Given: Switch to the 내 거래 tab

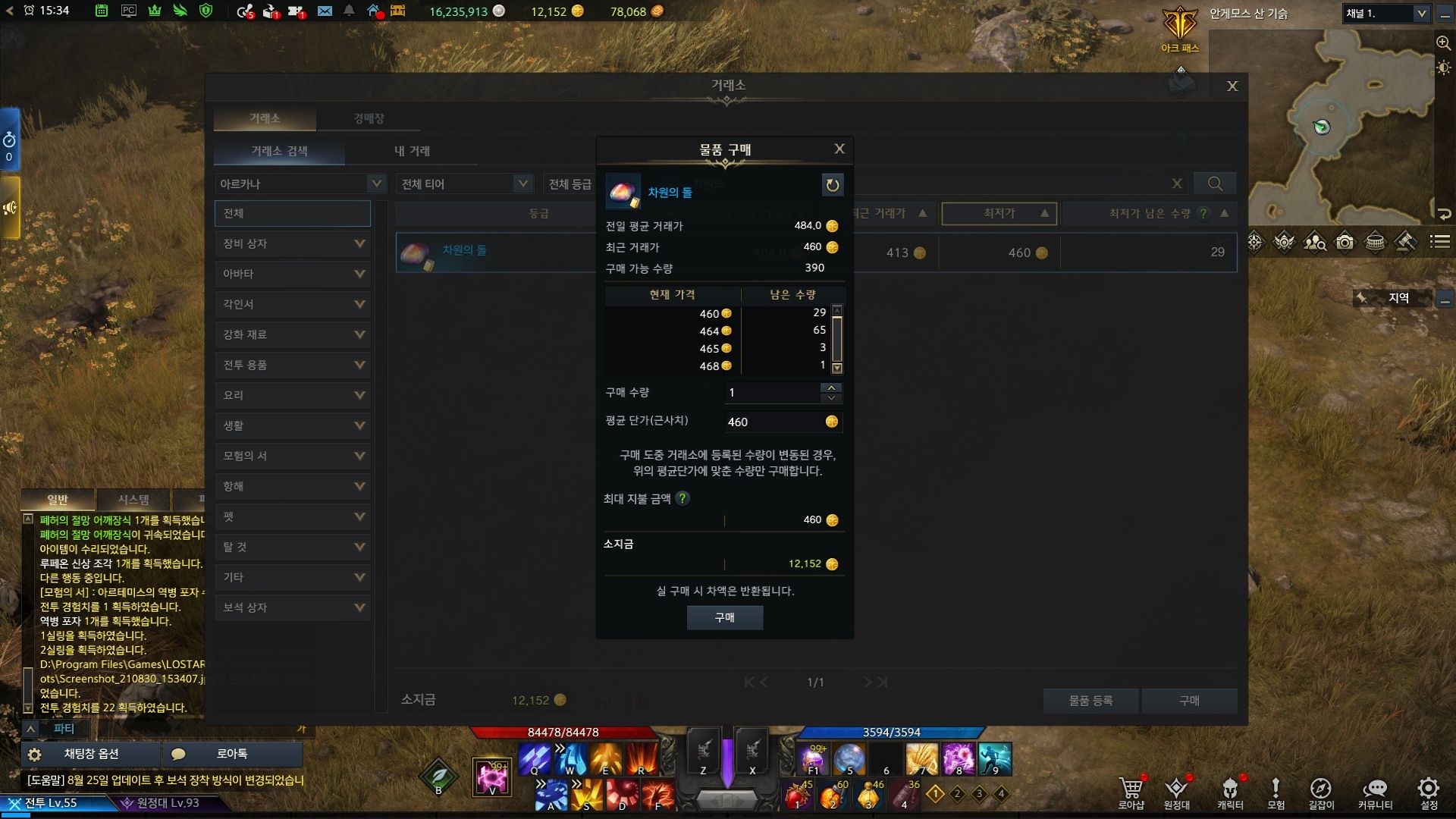Looking at the screenshot, I should click(x=412, y=151).
